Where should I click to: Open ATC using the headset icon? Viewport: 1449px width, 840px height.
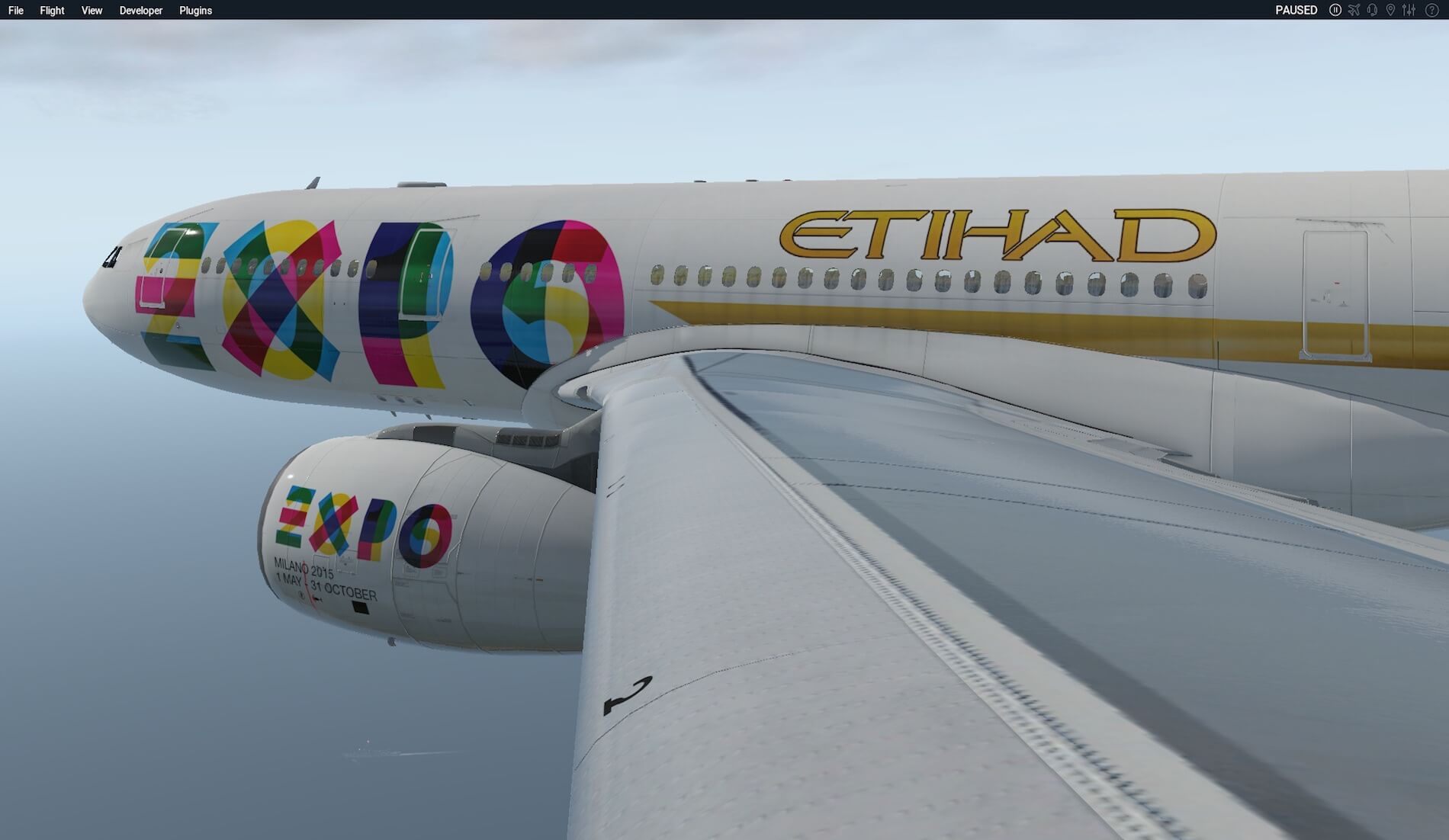1373,10
